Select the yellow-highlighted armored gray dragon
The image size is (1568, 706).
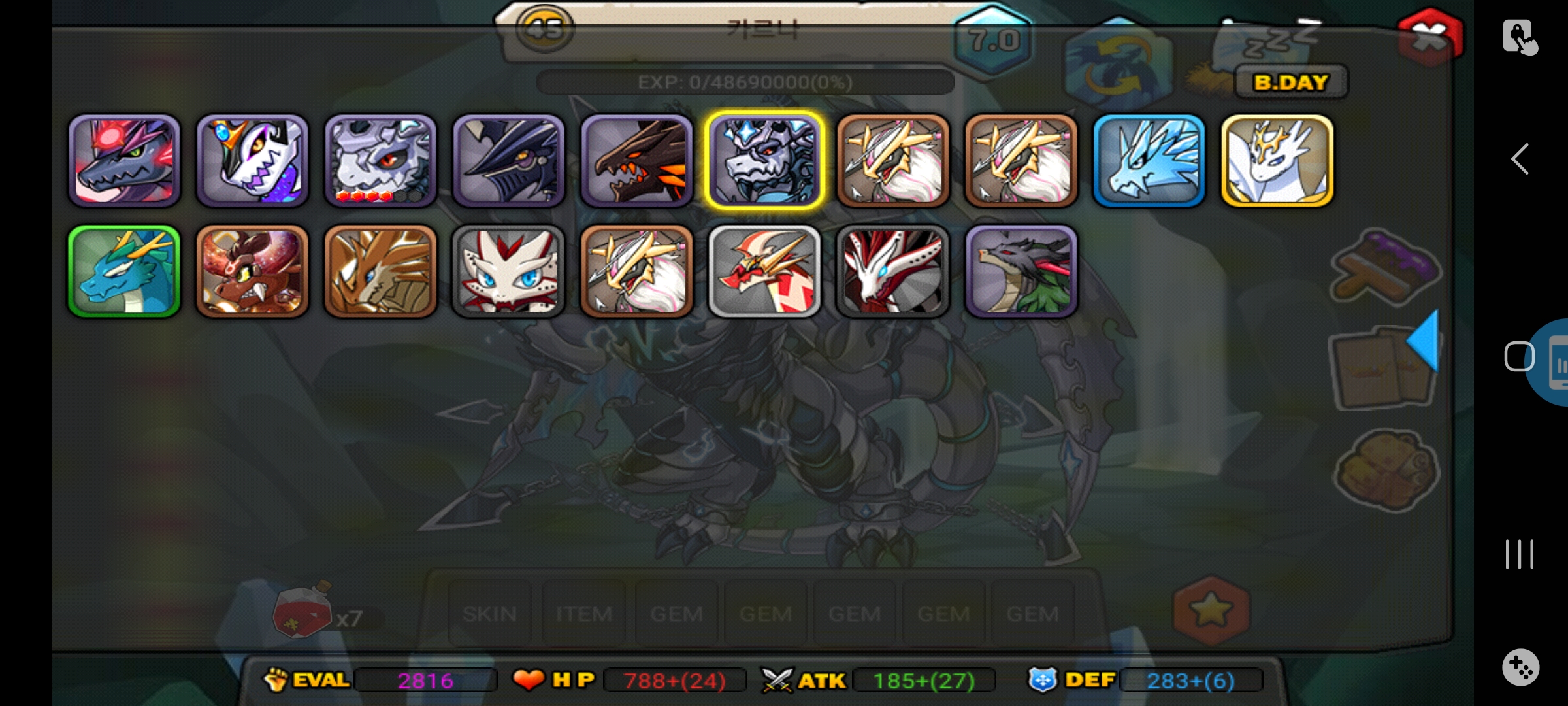tap(764, 160)
